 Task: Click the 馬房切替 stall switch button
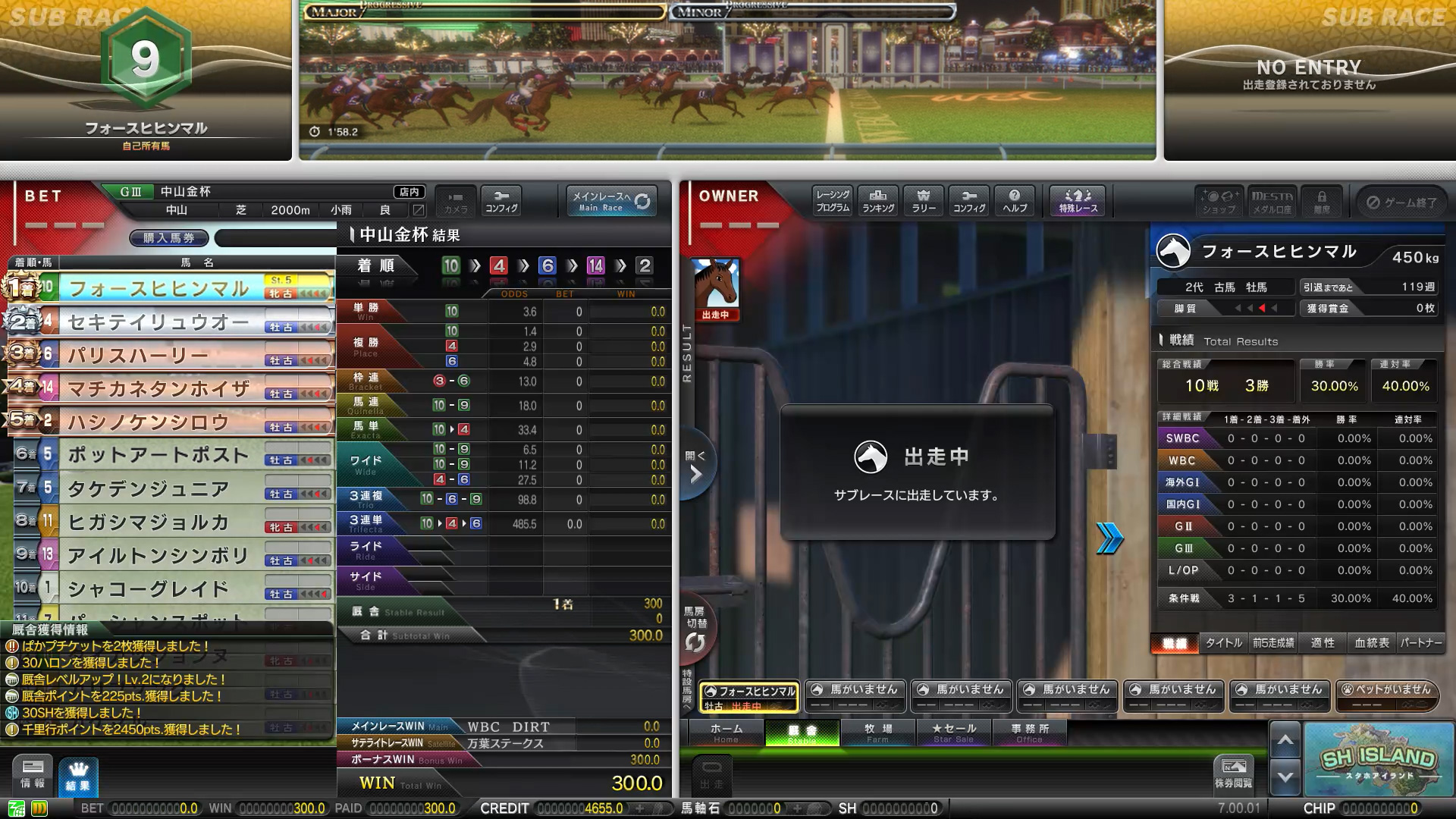[x=695, y=631]
